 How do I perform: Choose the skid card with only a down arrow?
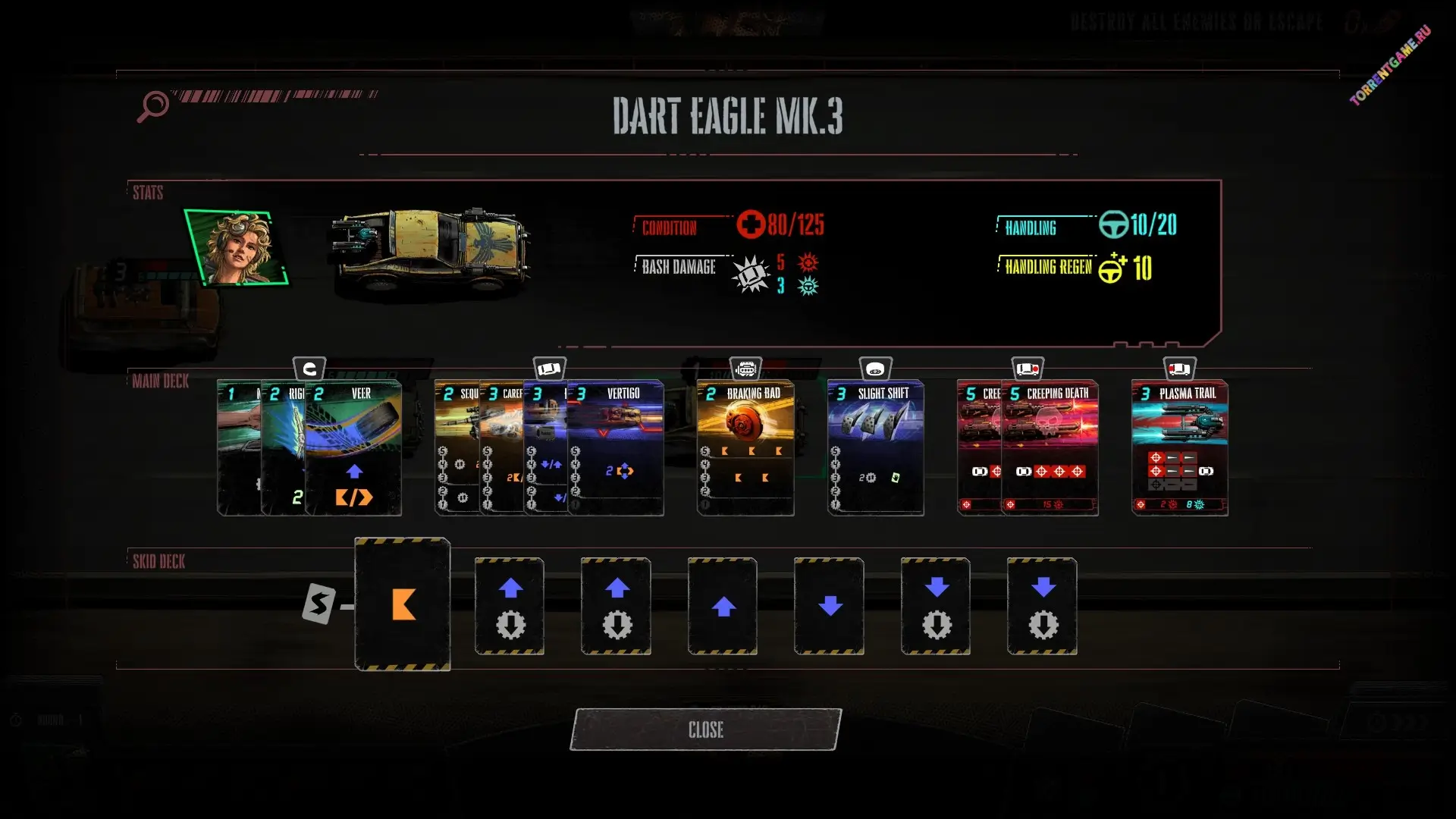click(830, 606)
